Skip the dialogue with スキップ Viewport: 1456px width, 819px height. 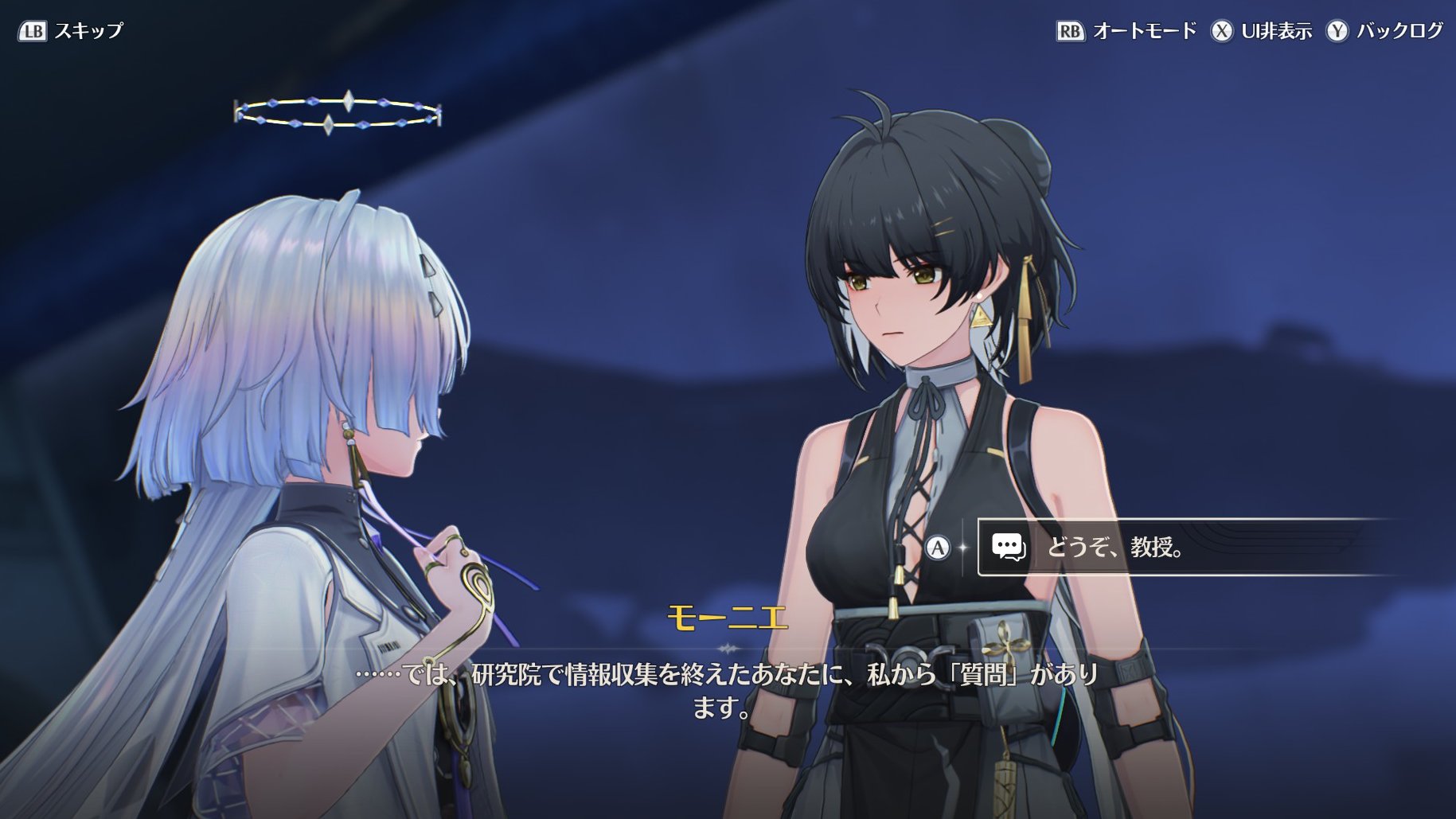click(72, 31)
